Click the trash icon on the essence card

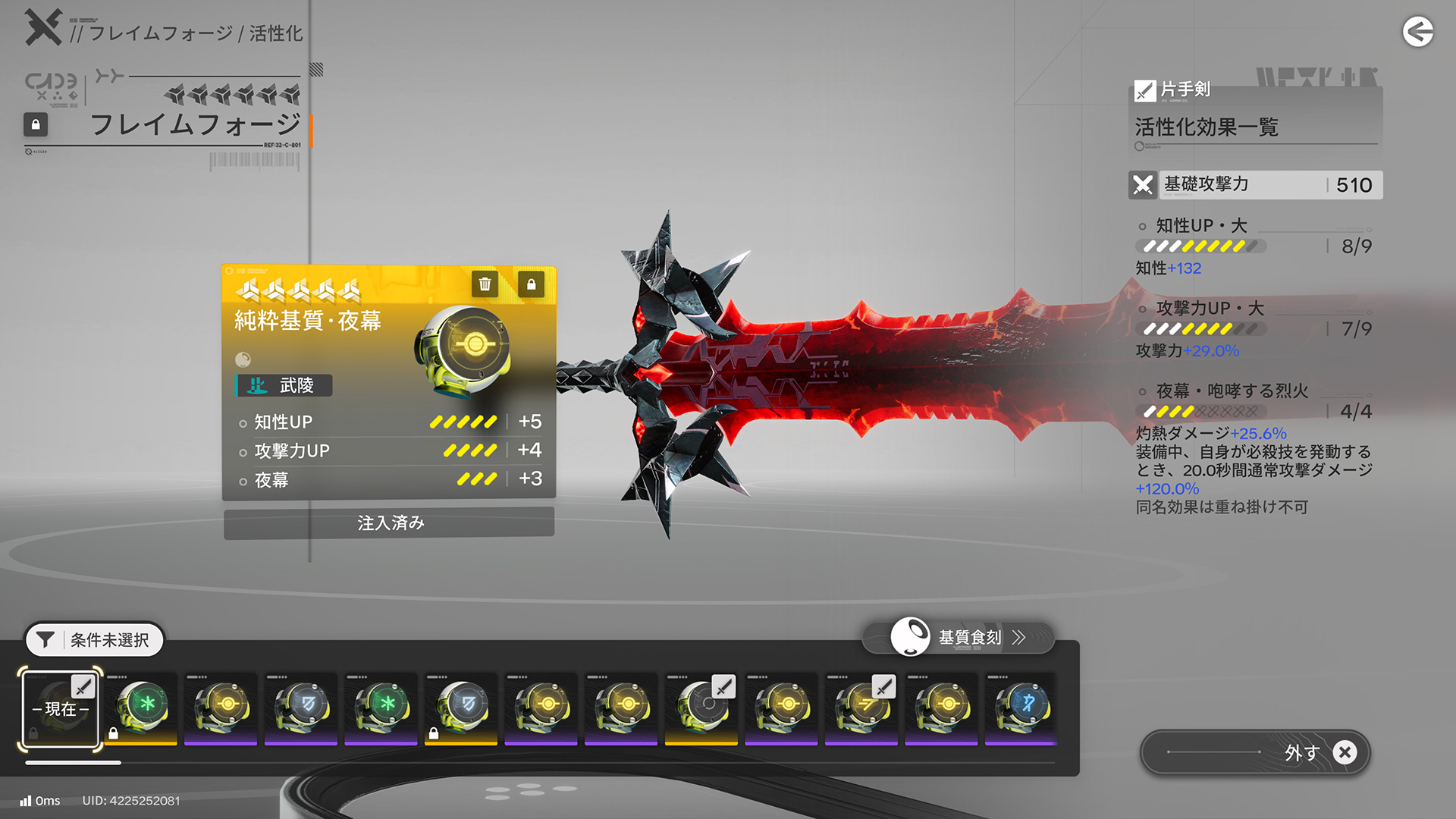[485, 284]
